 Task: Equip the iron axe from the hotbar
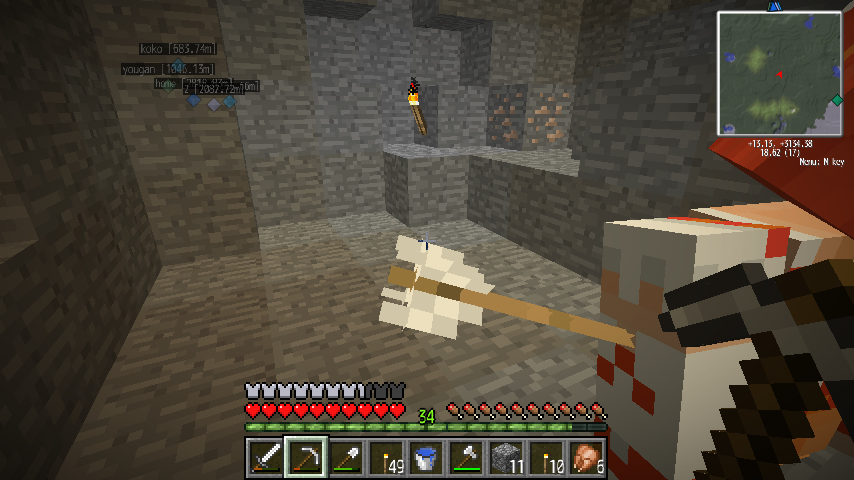(x=467, y=458)
